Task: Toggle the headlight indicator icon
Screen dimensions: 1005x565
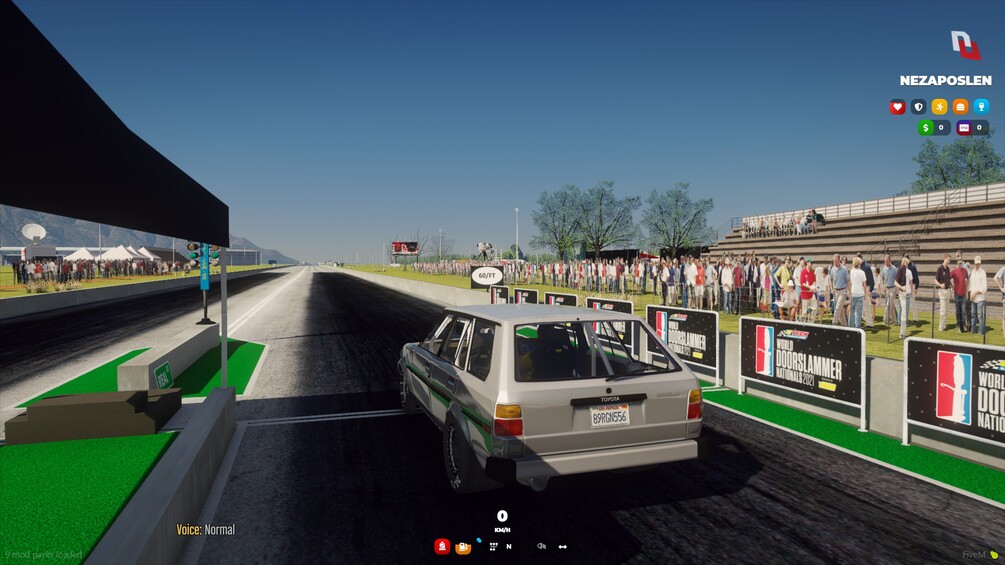Action: [541, 546]
